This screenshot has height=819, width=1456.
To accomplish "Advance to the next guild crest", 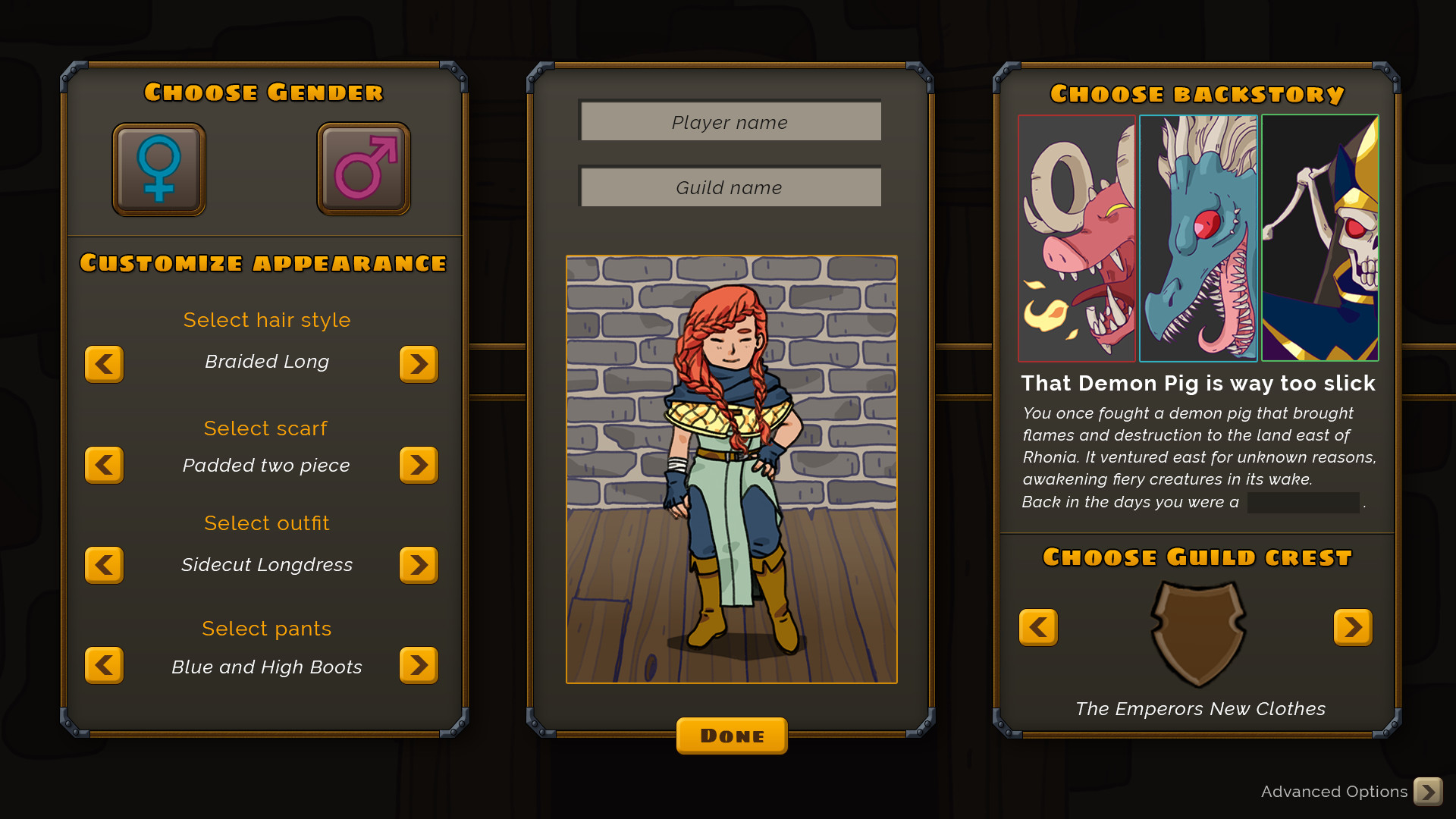I will [1353, 627].
